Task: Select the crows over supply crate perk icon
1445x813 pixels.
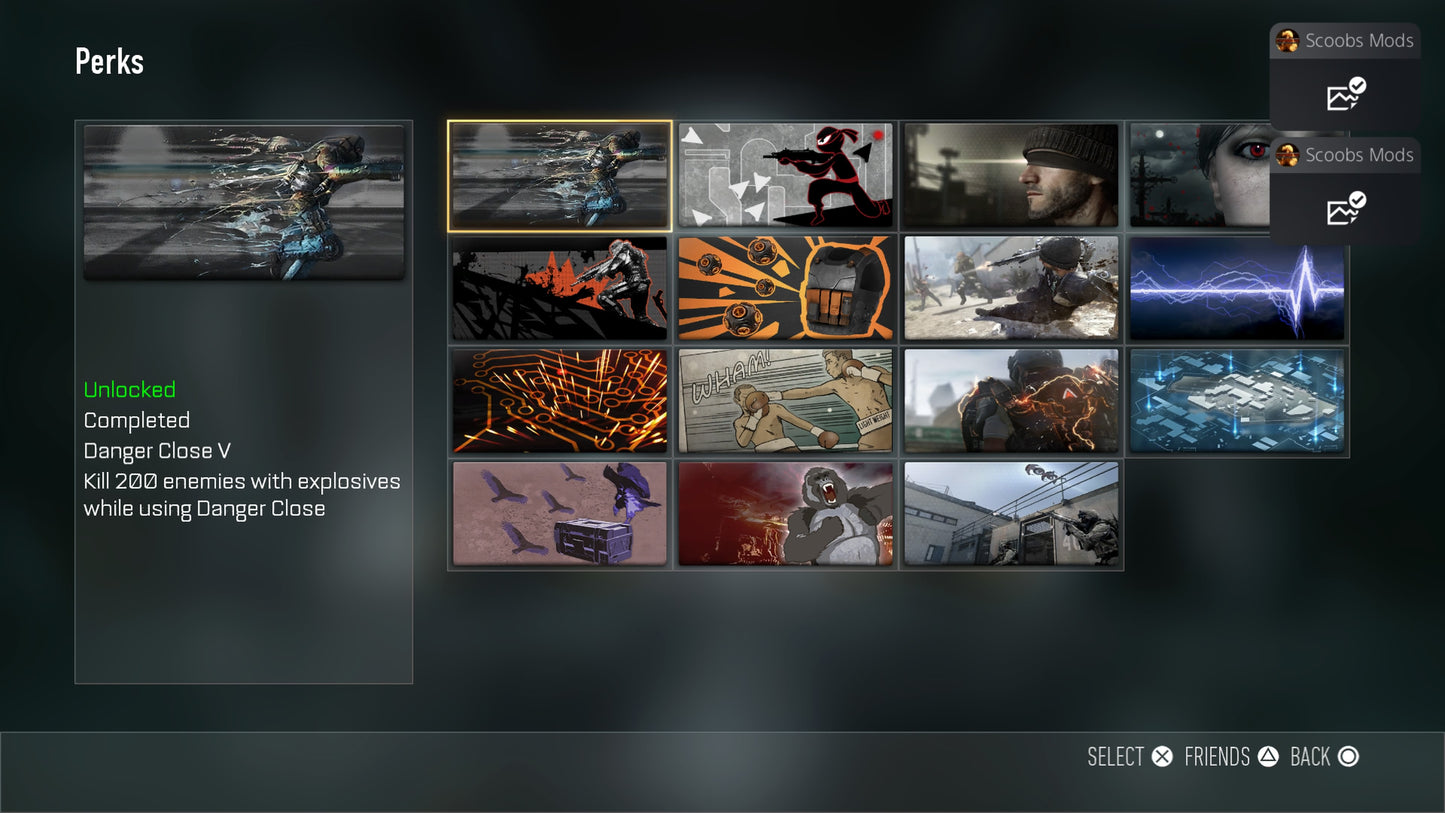Action: (560, 513)
